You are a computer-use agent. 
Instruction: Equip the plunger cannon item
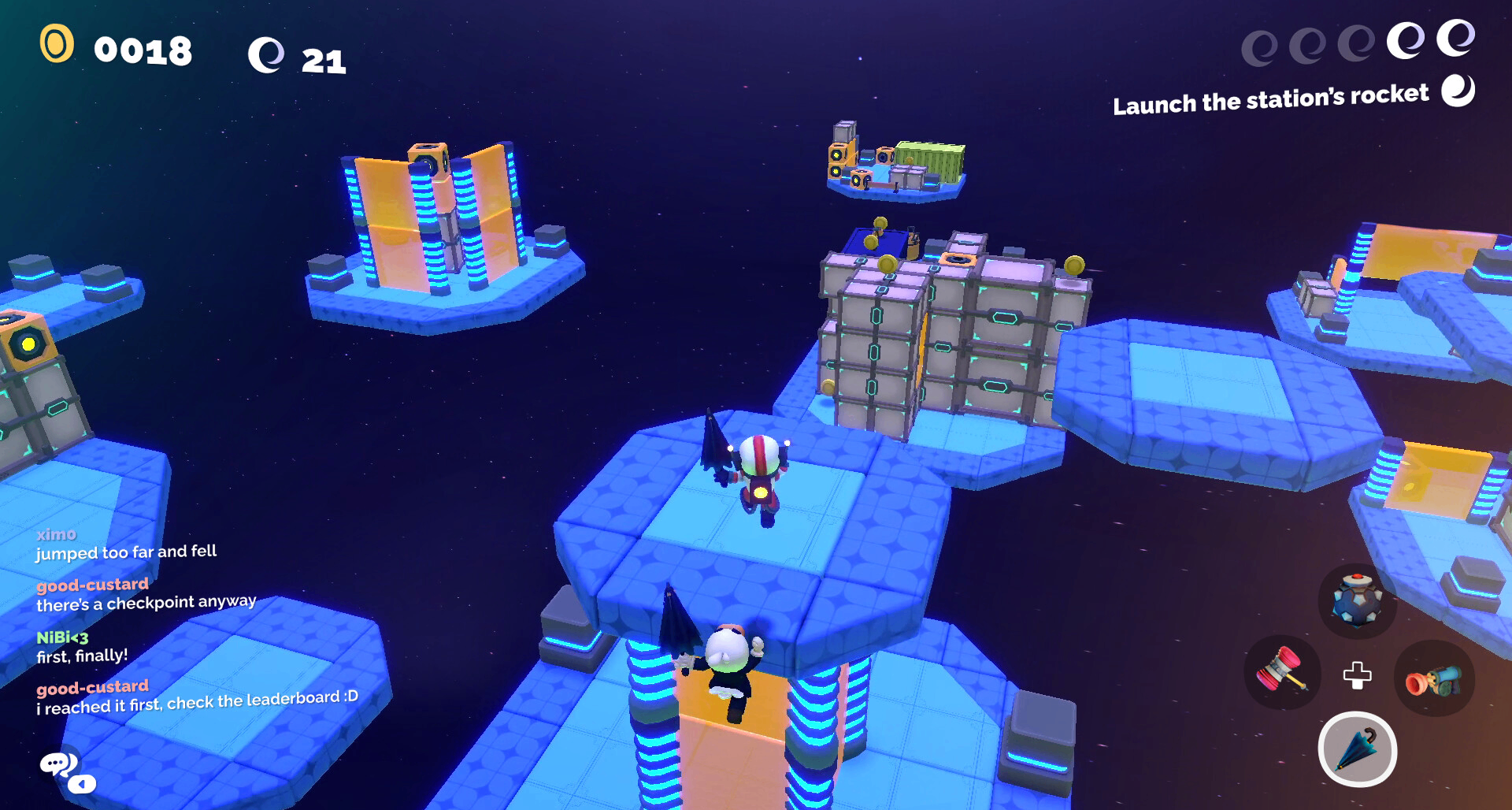1432,678
